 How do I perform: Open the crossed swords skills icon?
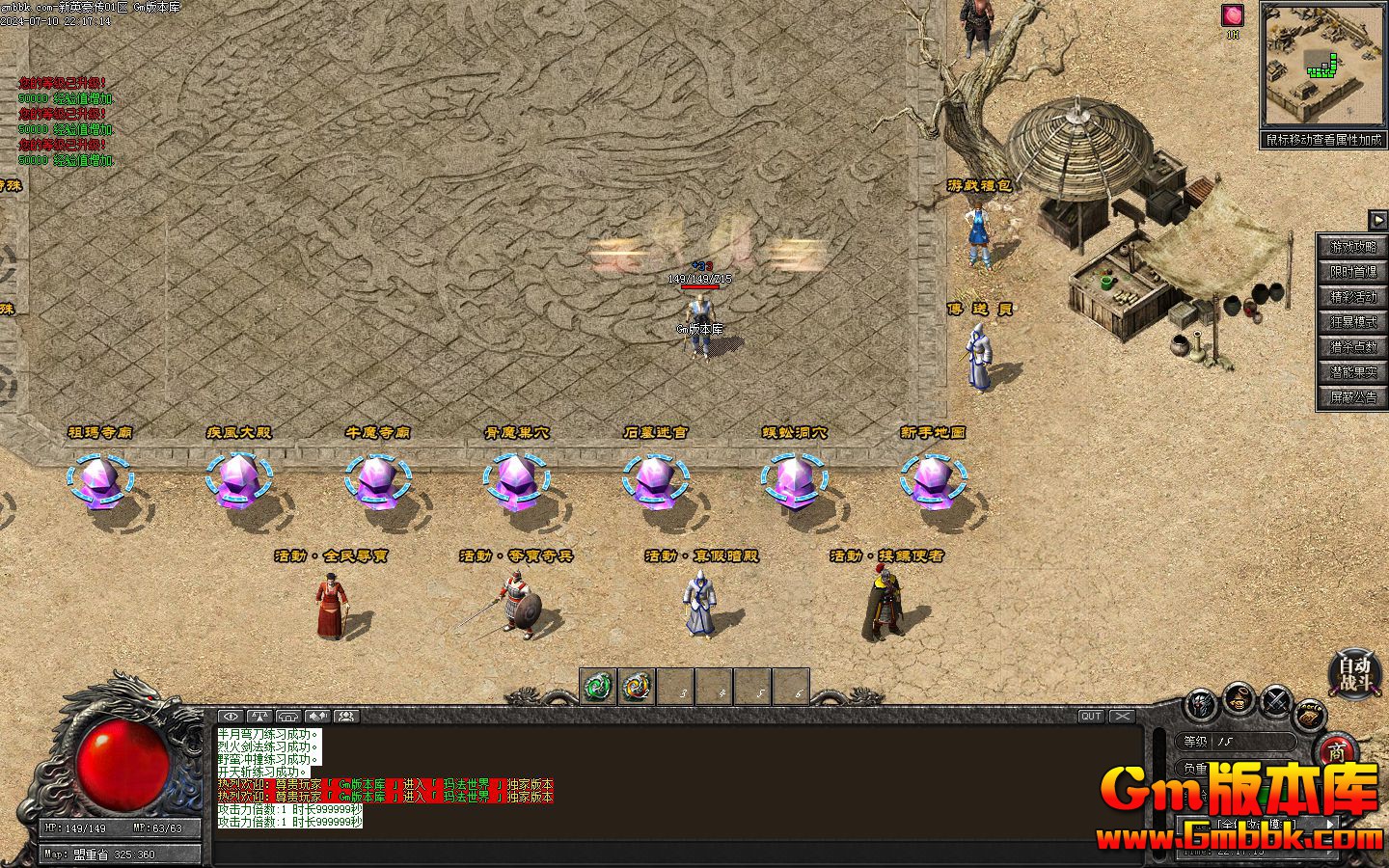[x=1275, y=701]
